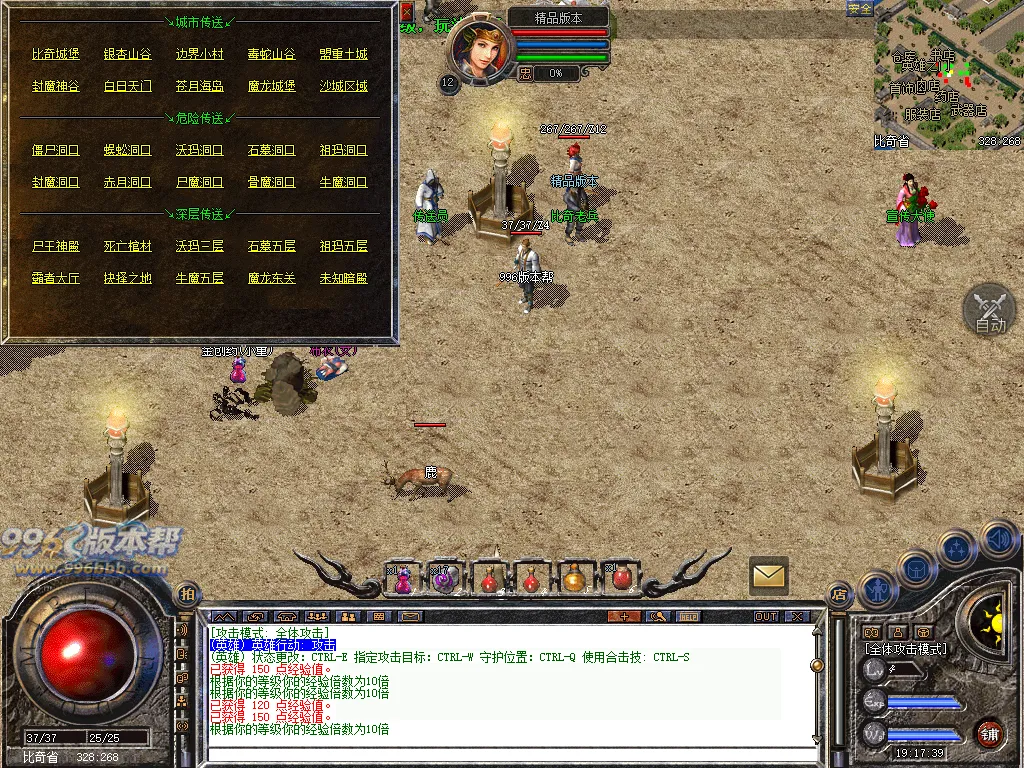The height and width of the screenshot is (768, 1024).
Task: Use the purple potion in the quick belt
Action: tap(402, 578)
